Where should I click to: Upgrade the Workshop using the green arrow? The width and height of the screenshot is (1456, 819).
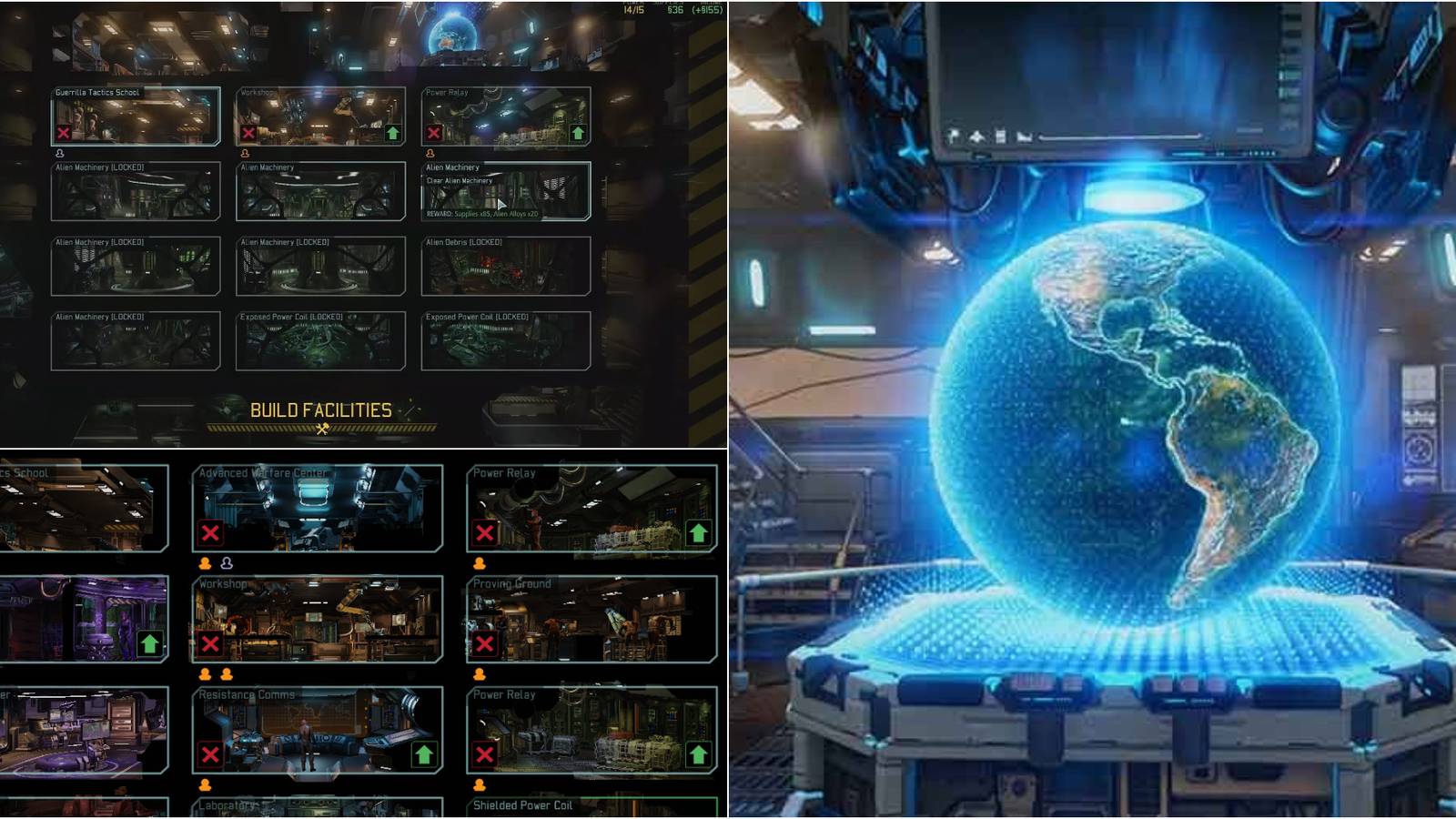(x=391, y=133)
